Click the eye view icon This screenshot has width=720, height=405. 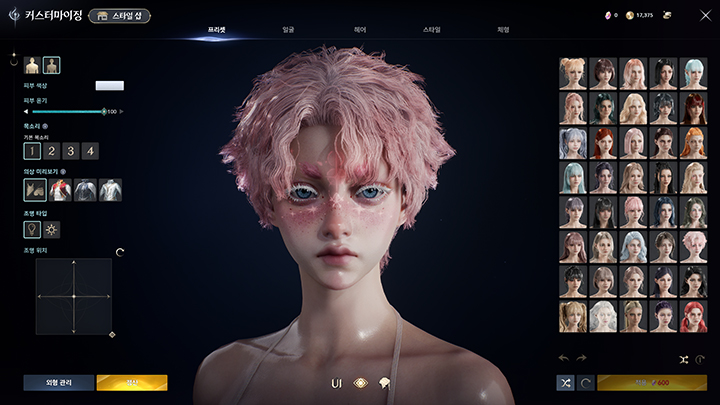[361, 383]
